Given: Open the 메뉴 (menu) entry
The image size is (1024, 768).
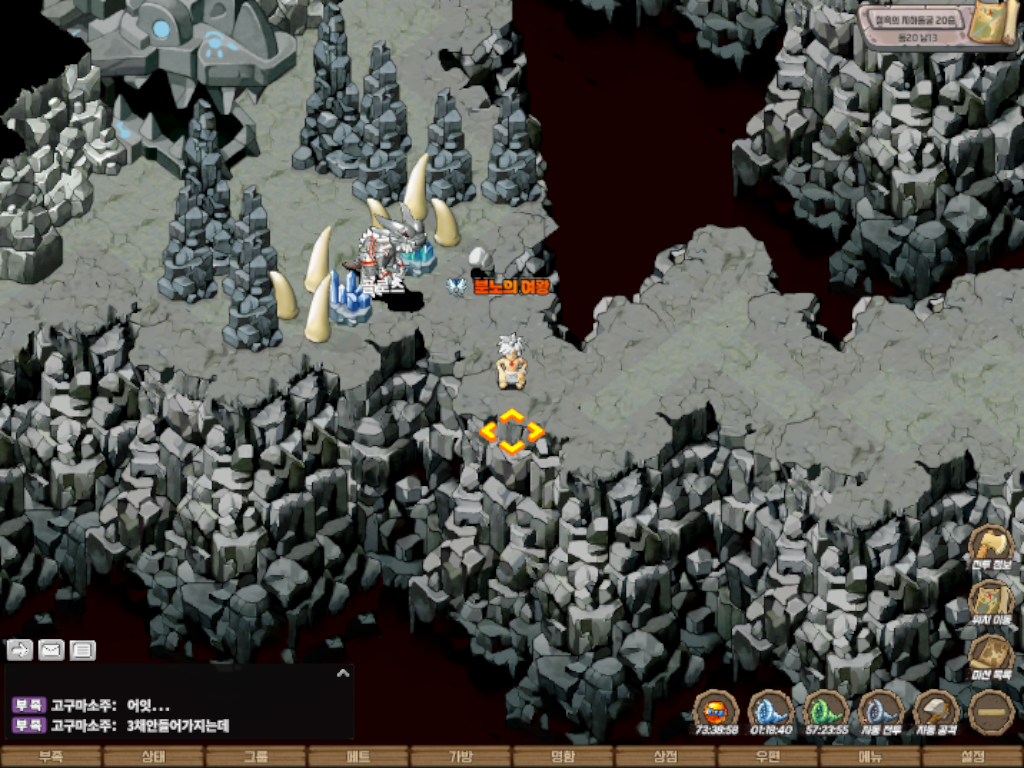Looking at the screenshot, I should point(869,757).
